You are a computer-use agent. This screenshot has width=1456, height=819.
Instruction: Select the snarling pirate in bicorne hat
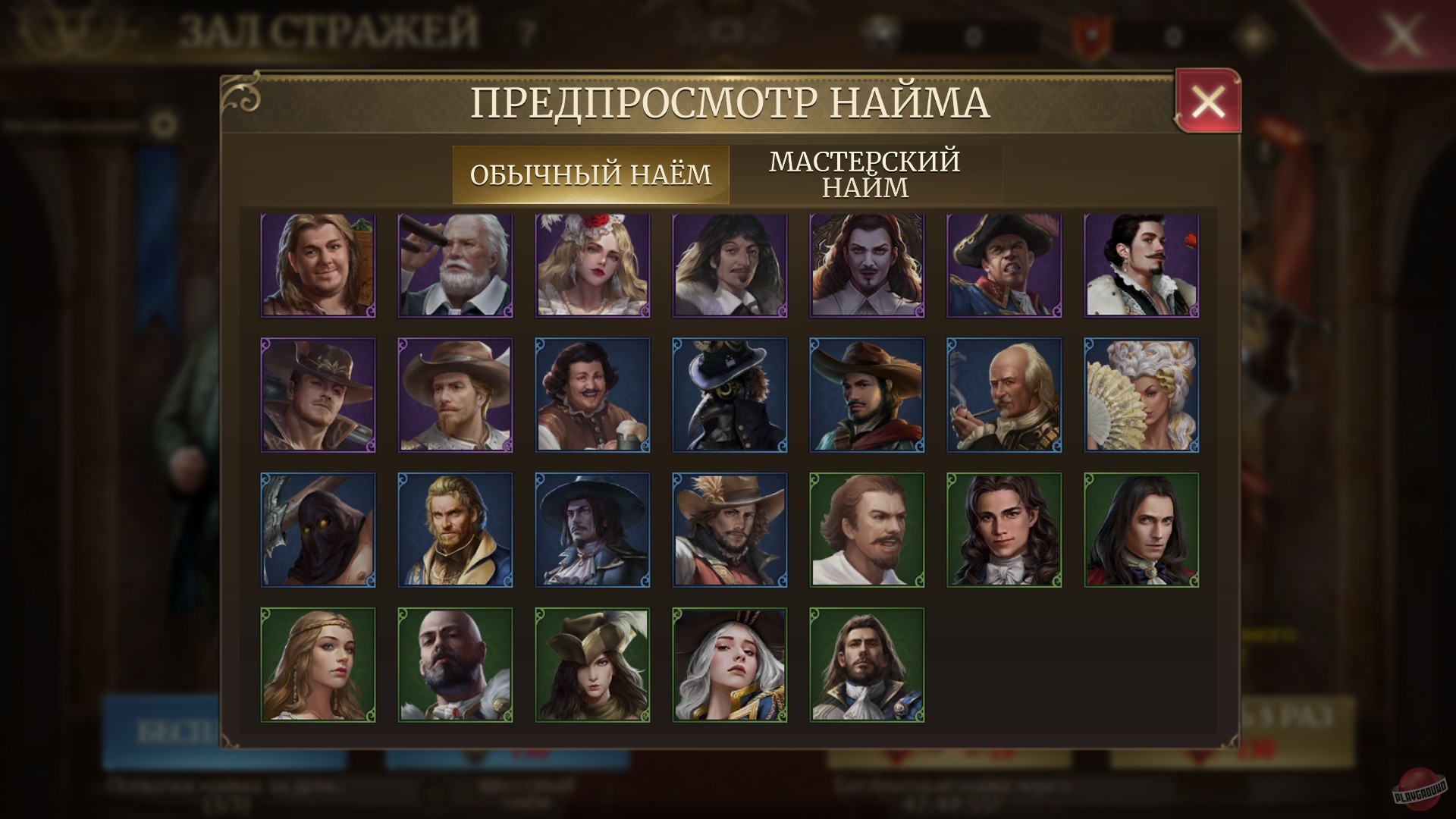coord(1004,264)
